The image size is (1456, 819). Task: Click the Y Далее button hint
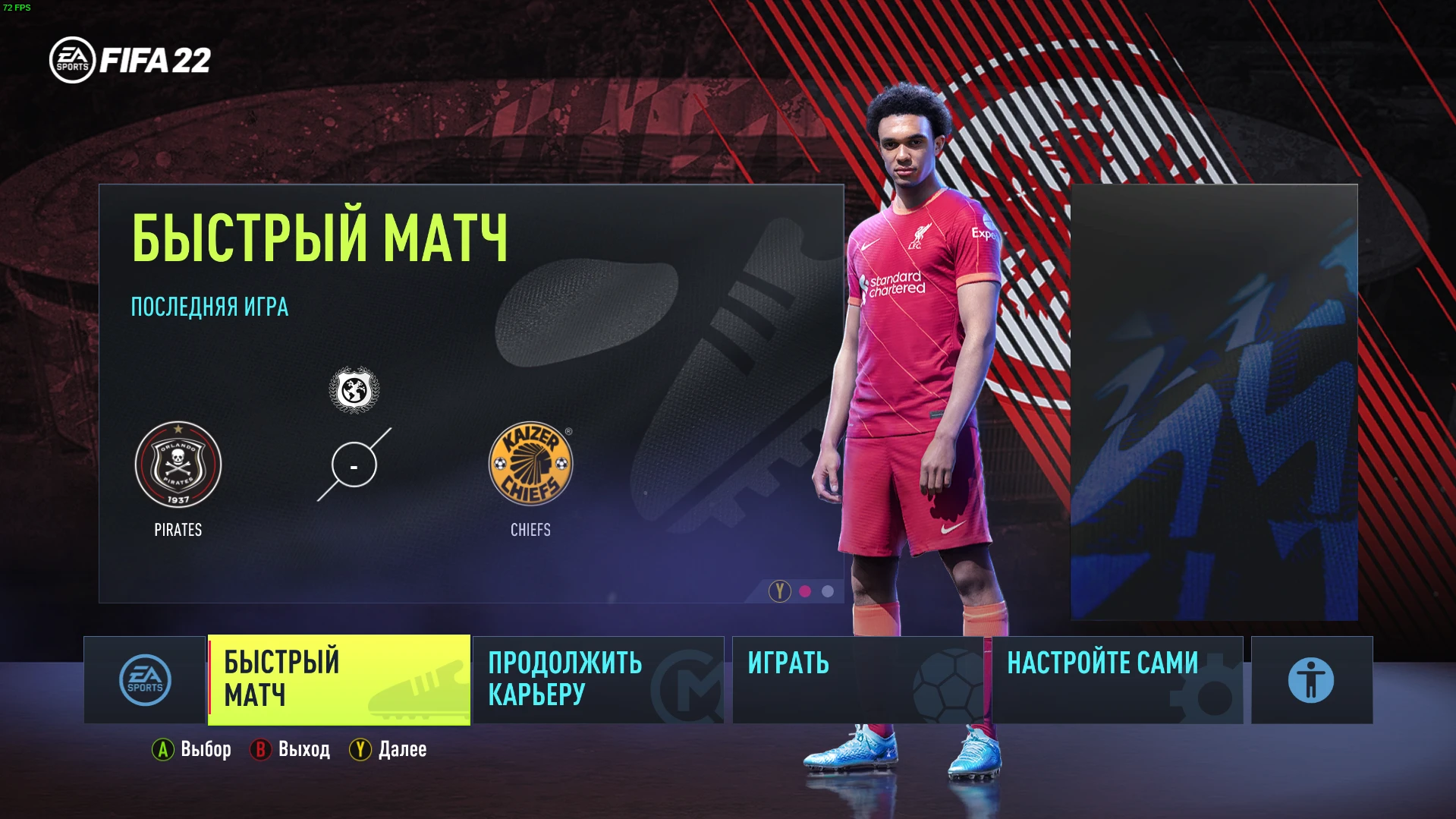(x=388, y=750)
